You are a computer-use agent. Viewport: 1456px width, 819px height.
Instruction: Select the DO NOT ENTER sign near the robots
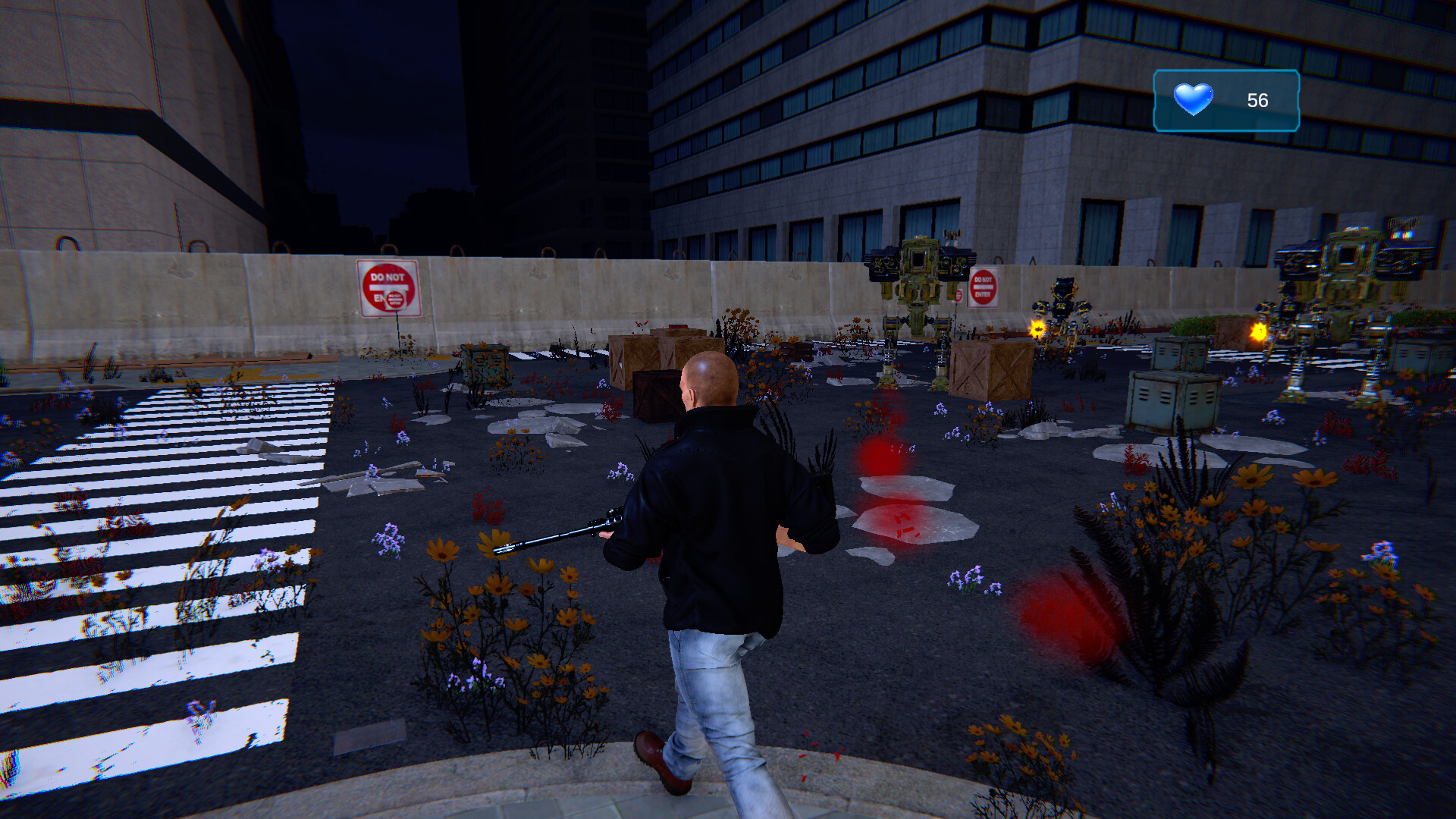point(984,288)
